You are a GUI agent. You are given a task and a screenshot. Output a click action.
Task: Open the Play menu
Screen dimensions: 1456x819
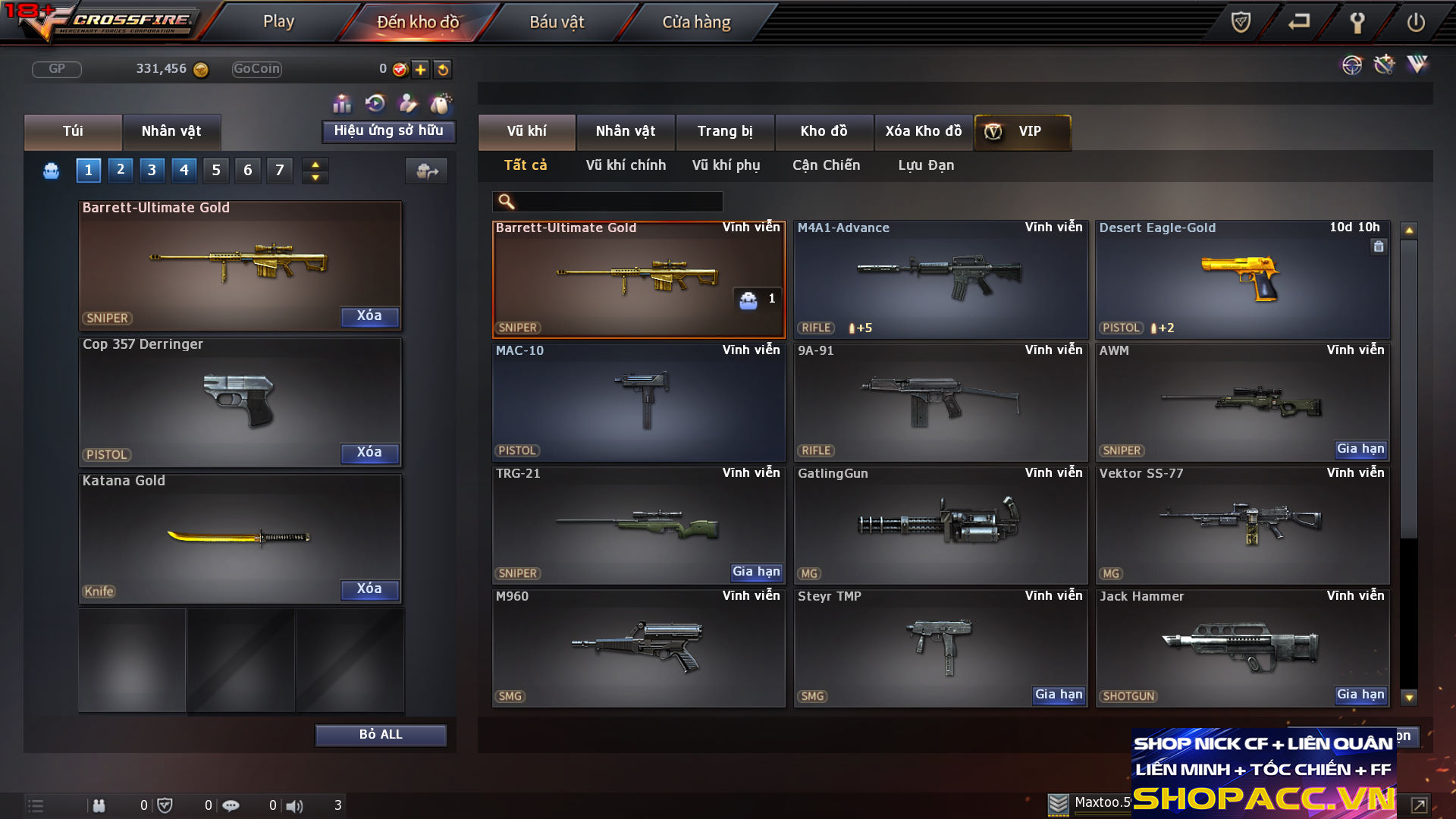tap(278, 22)
